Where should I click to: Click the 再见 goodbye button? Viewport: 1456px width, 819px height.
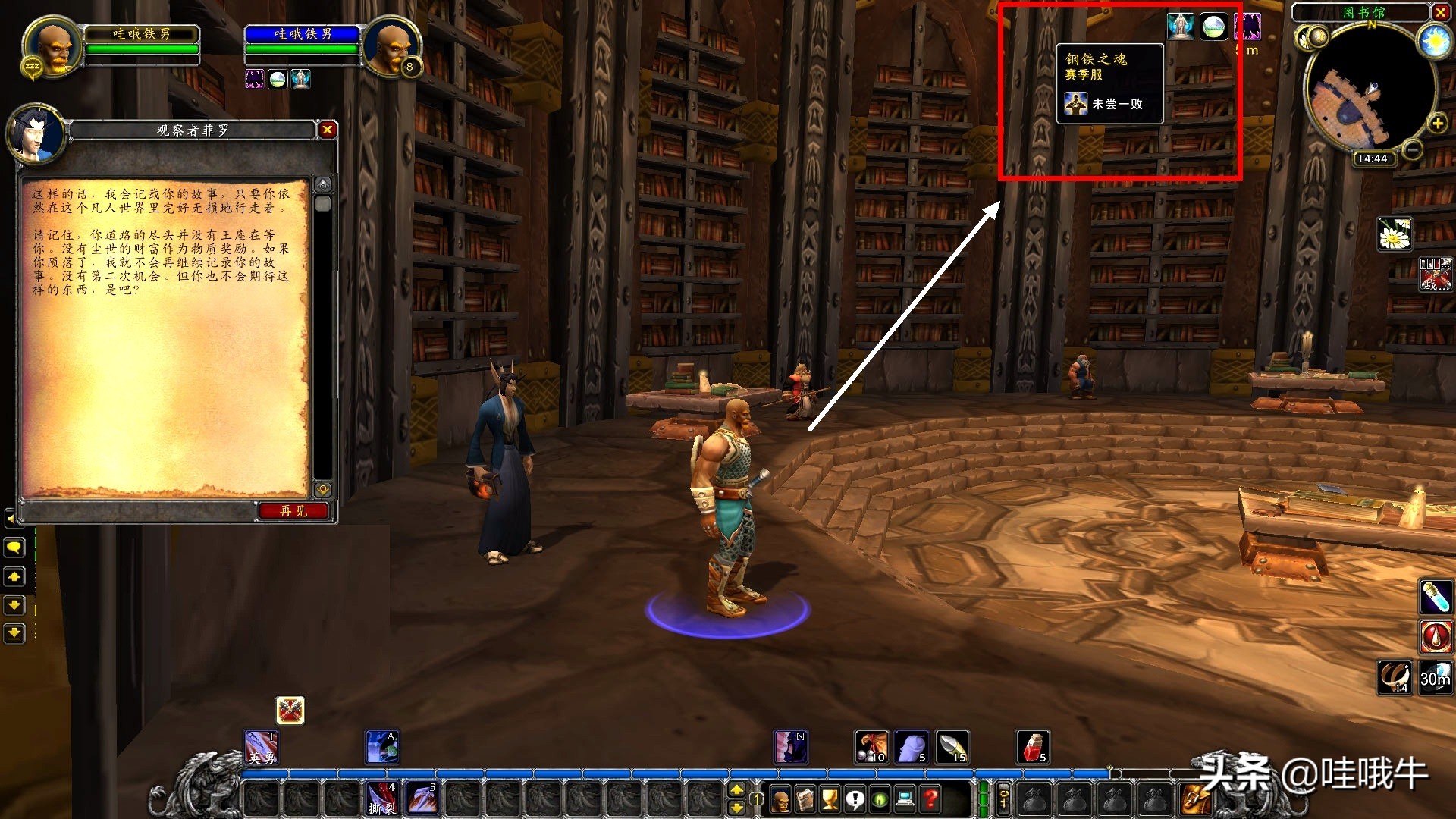[x=293, y=511]
